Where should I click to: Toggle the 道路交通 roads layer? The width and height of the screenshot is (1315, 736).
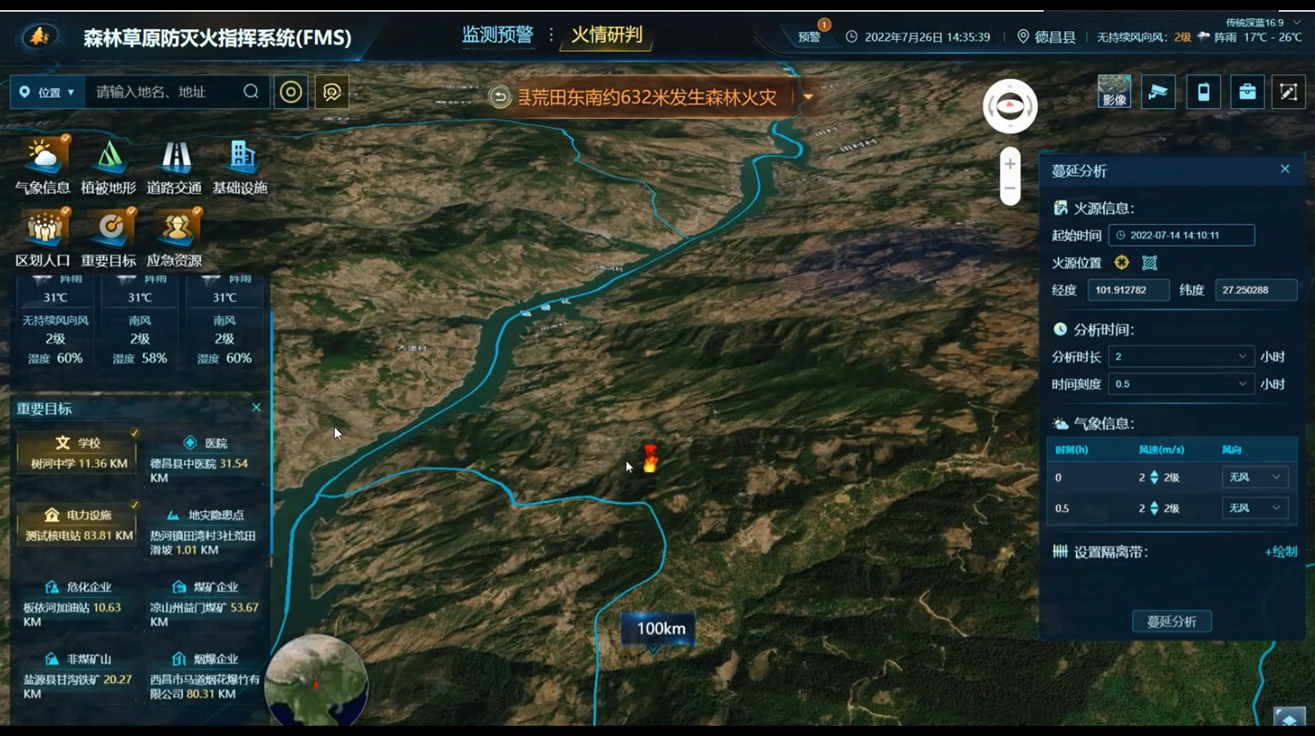click(x=174, y=166)
